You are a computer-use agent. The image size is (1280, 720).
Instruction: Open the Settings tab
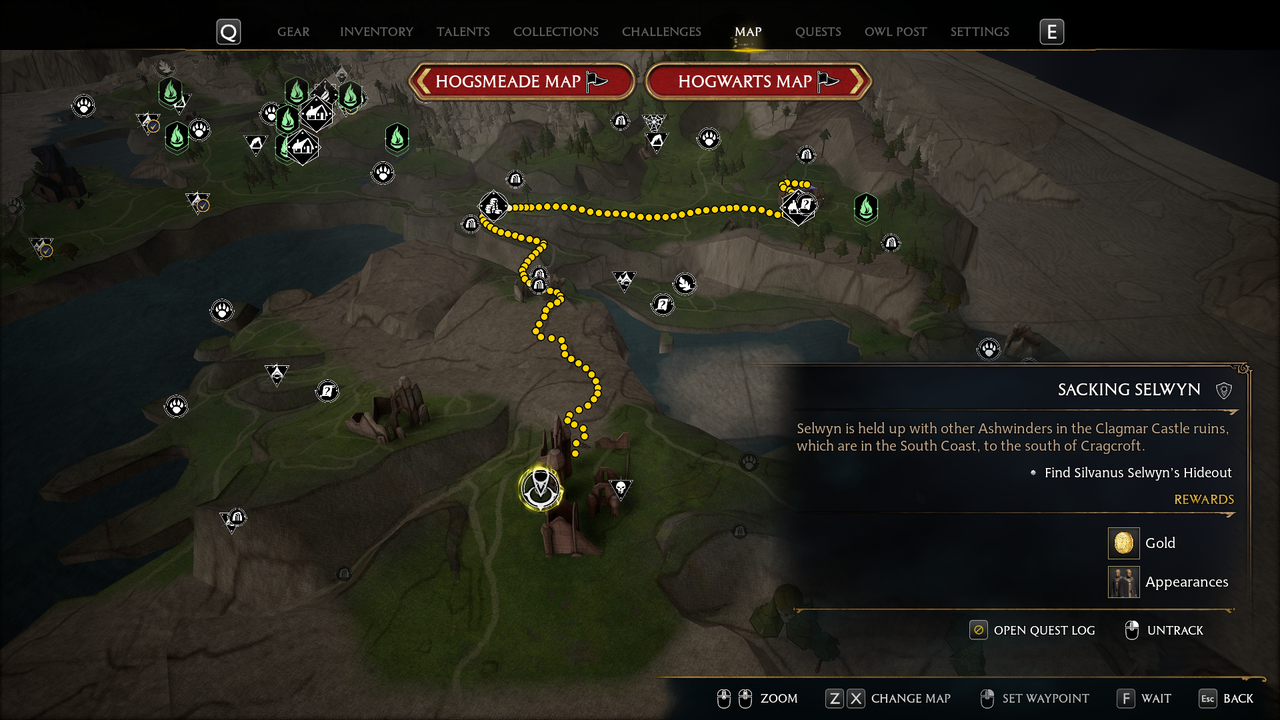click(980, 32)
